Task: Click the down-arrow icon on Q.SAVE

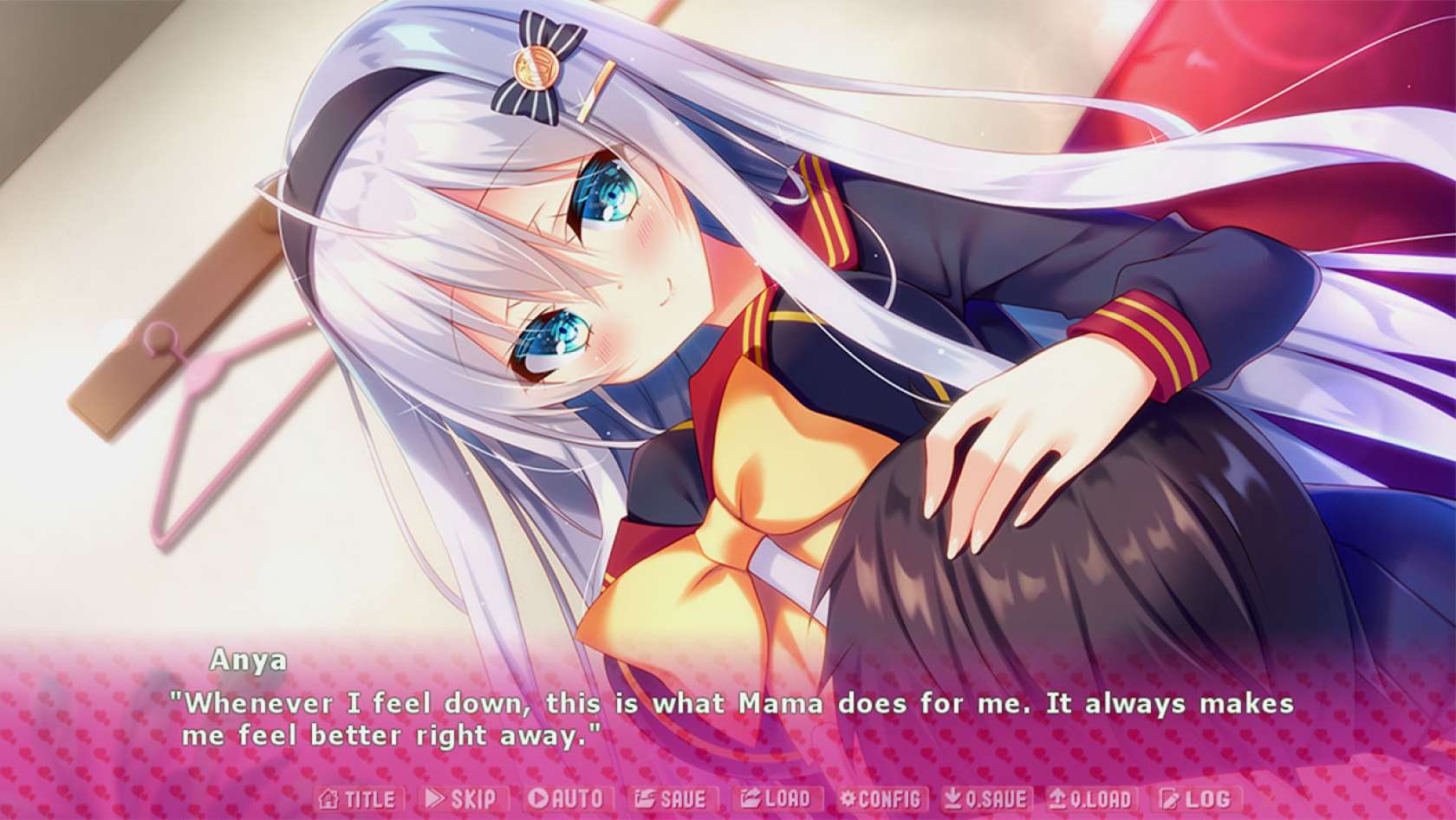Action: coord(951,799)
